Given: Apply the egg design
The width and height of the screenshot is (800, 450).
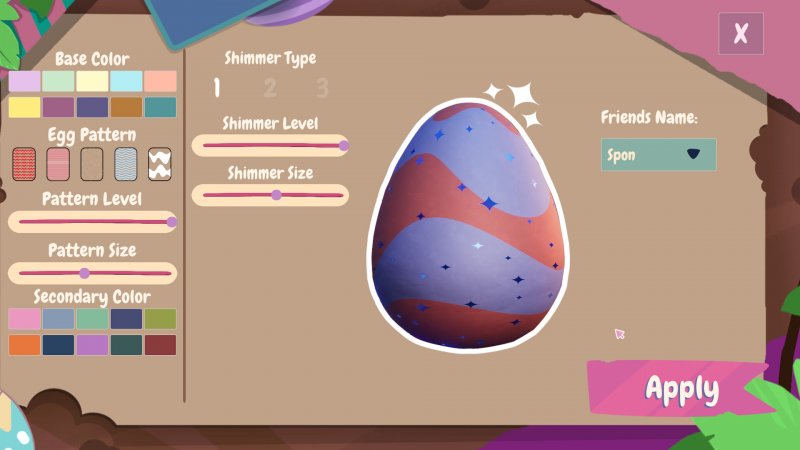Looking at the screenshot, I should point(681,388).
